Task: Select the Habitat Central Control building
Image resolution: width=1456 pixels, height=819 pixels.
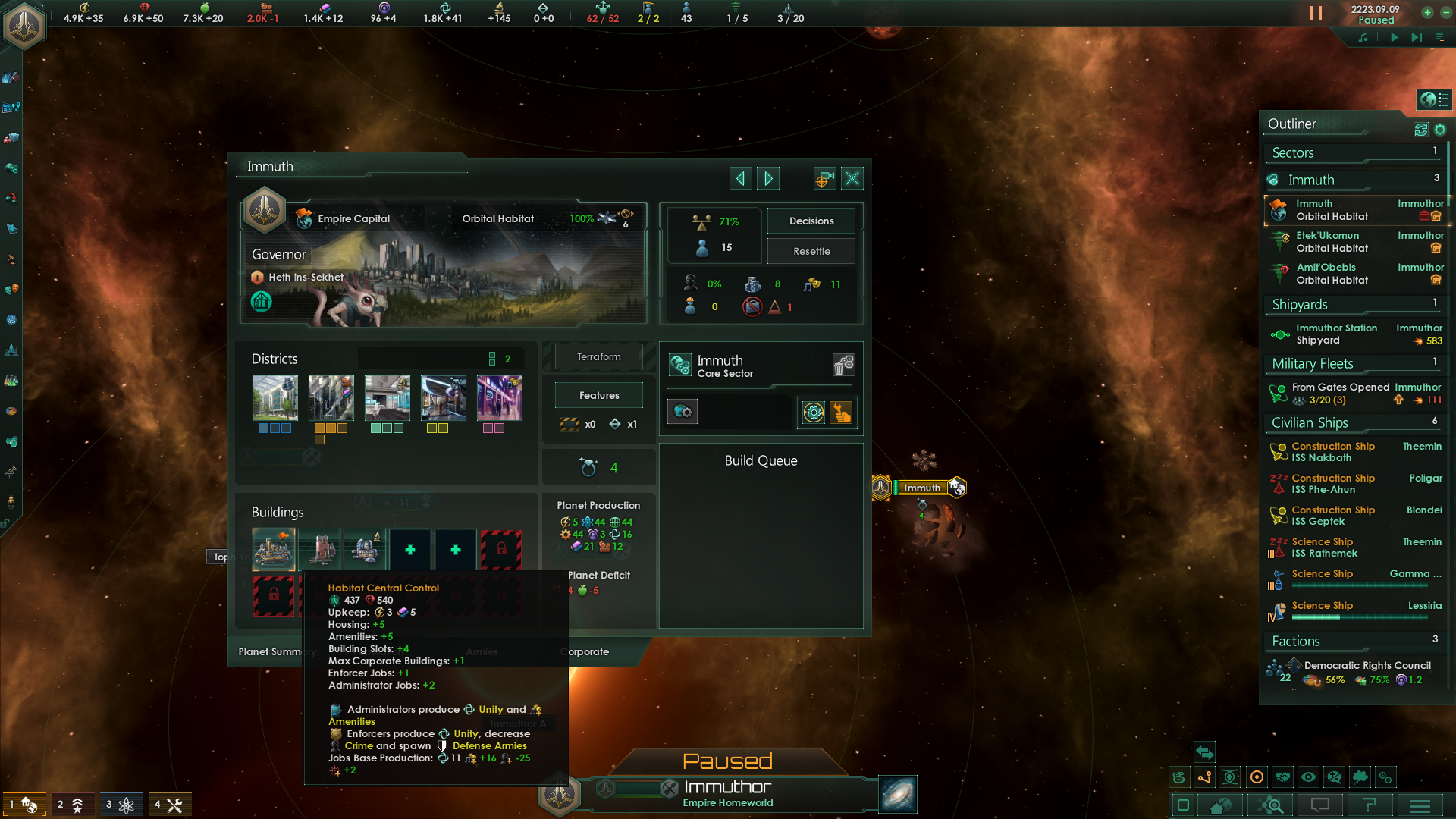Action: click(274, 549)
